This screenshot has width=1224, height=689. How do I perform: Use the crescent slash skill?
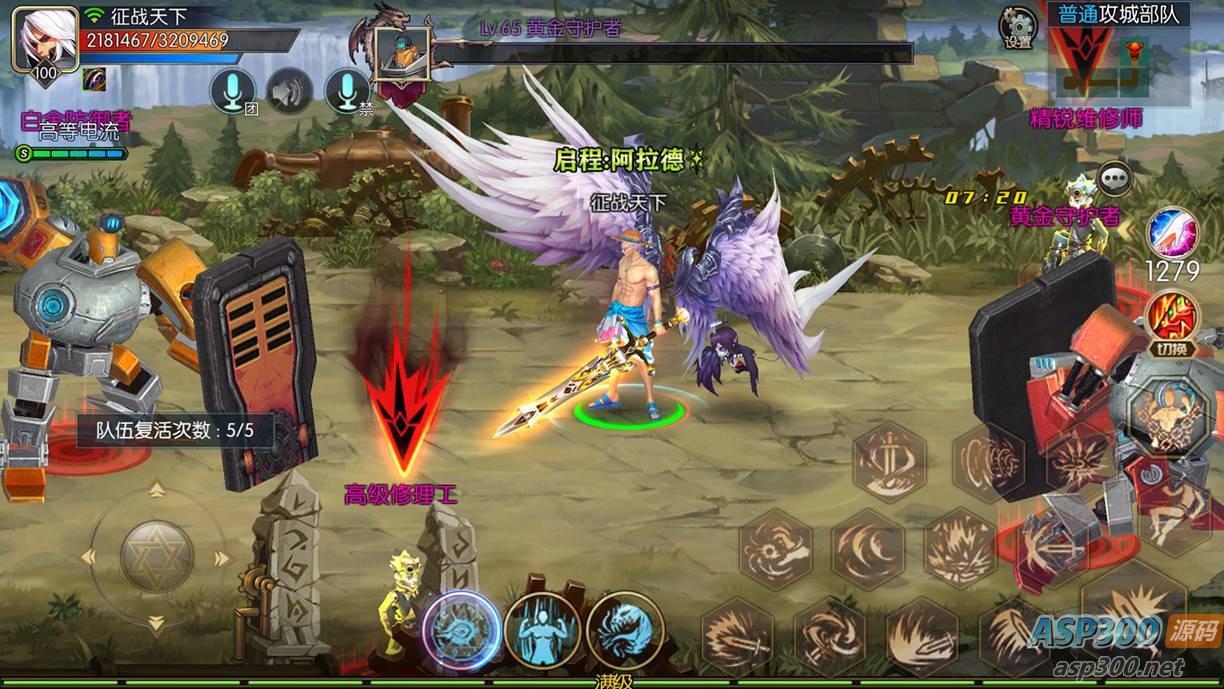[867, 547]
